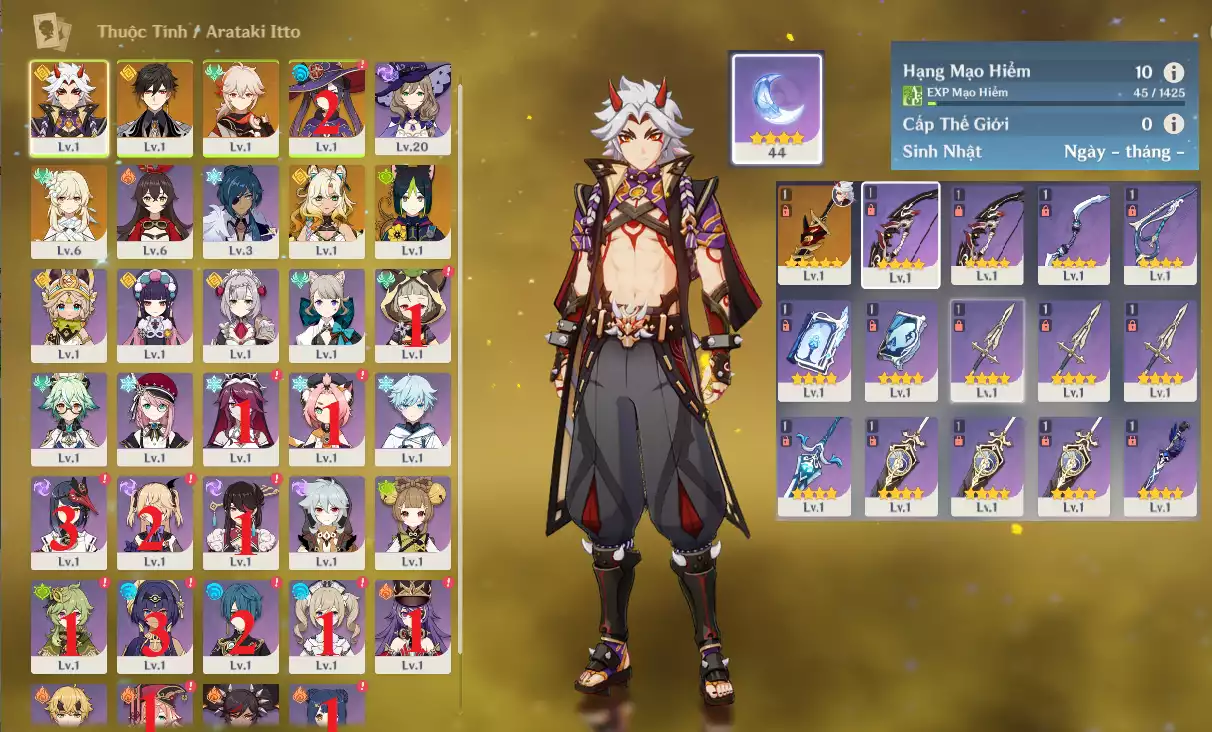
Task: Pick Barbara's character card
Action: pyautogui.click(x=327, y=619)
